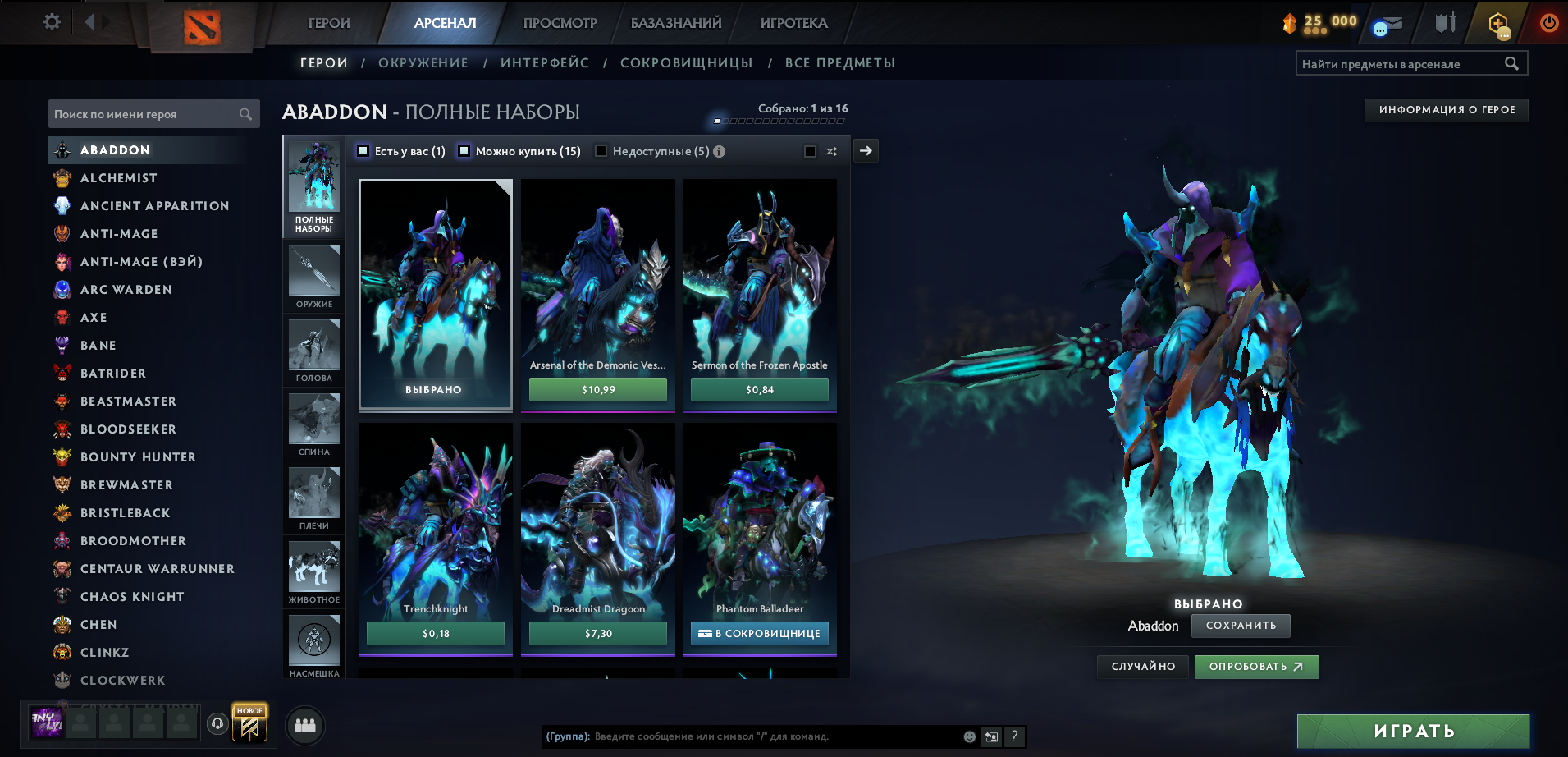This screenshot has width=1568, height=757.
Task: Save the loadout with СОХРАНИТЬ
Action: (x=1241, y=626)
